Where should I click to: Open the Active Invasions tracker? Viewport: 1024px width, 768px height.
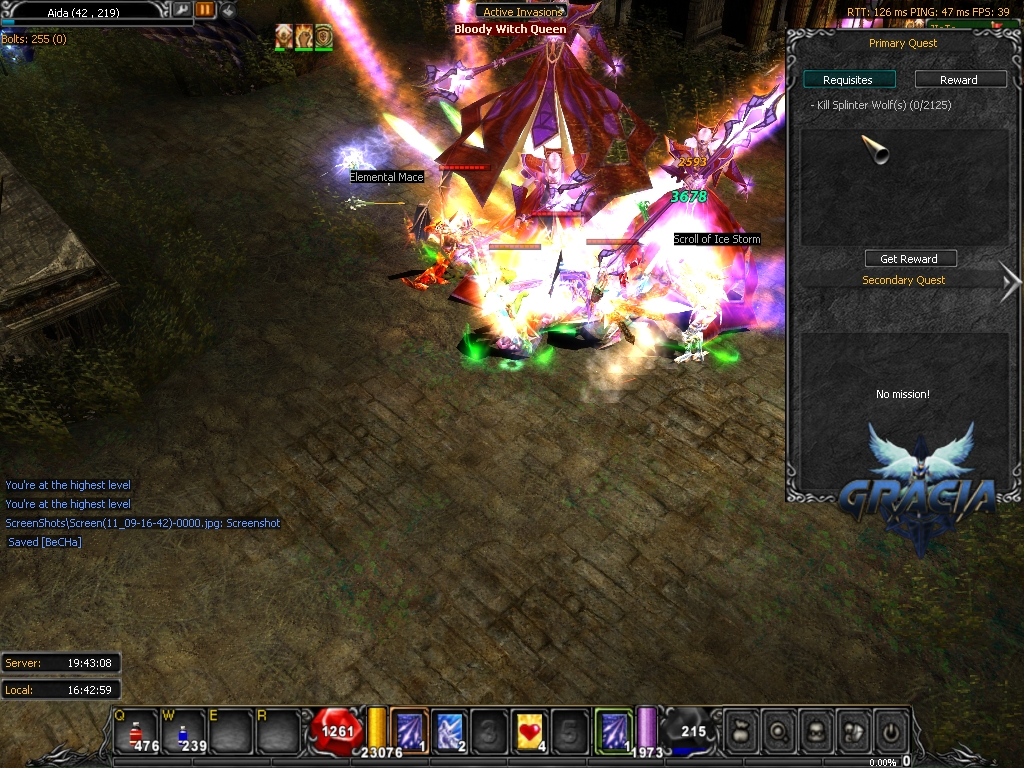click(522, 12)
